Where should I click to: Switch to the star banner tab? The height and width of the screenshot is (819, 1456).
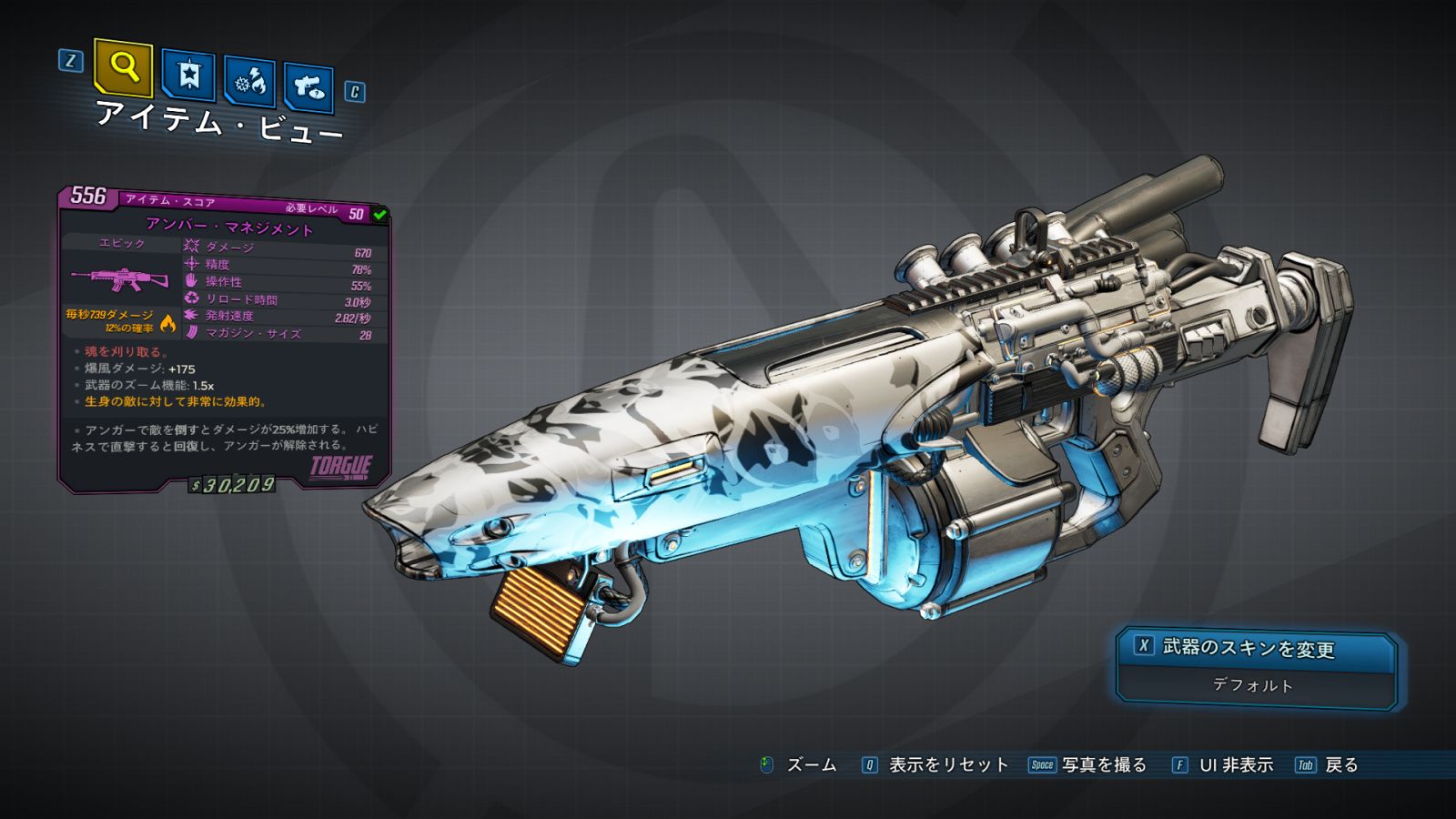(188, 76)
